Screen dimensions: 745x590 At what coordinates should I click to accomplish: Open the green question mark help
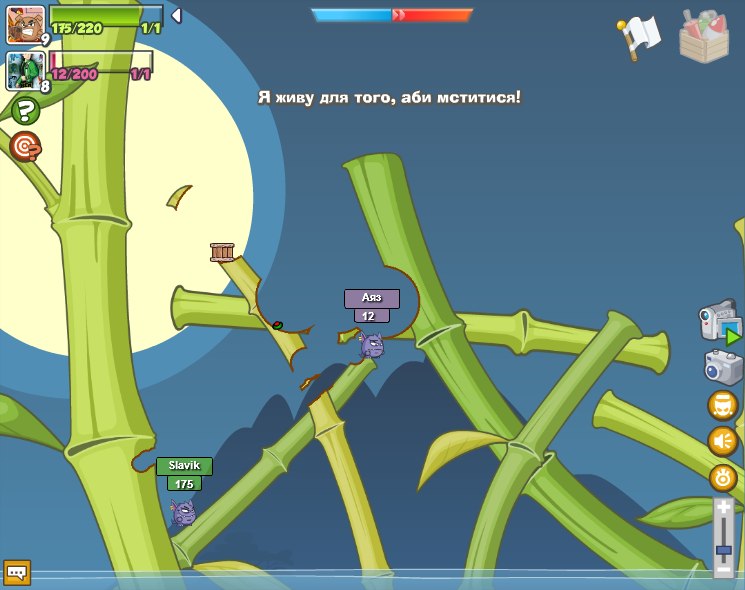(x=25, y=110)
